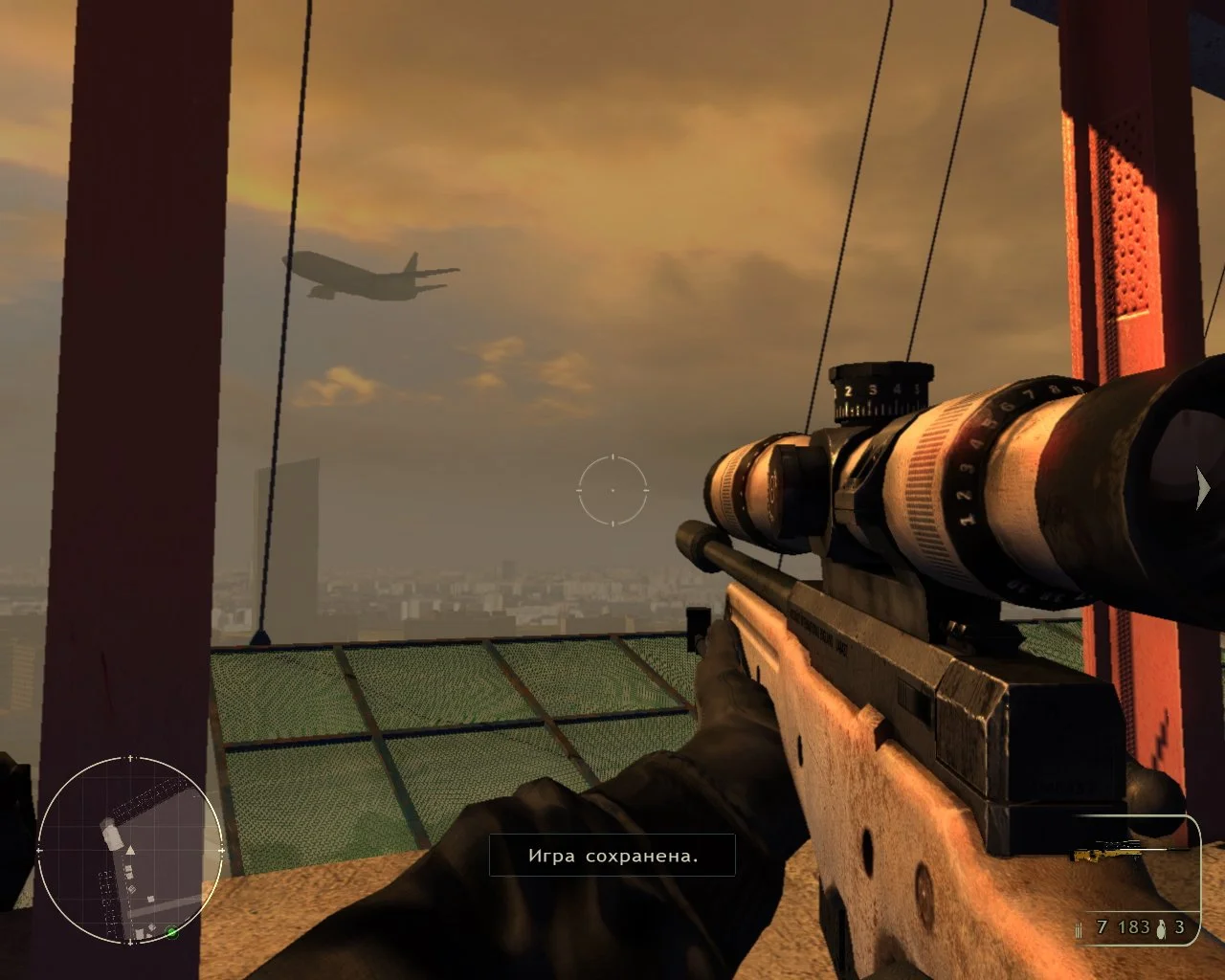
Task: Dismiss the save notification toggle bar
Action: click(x=612, y=856)
